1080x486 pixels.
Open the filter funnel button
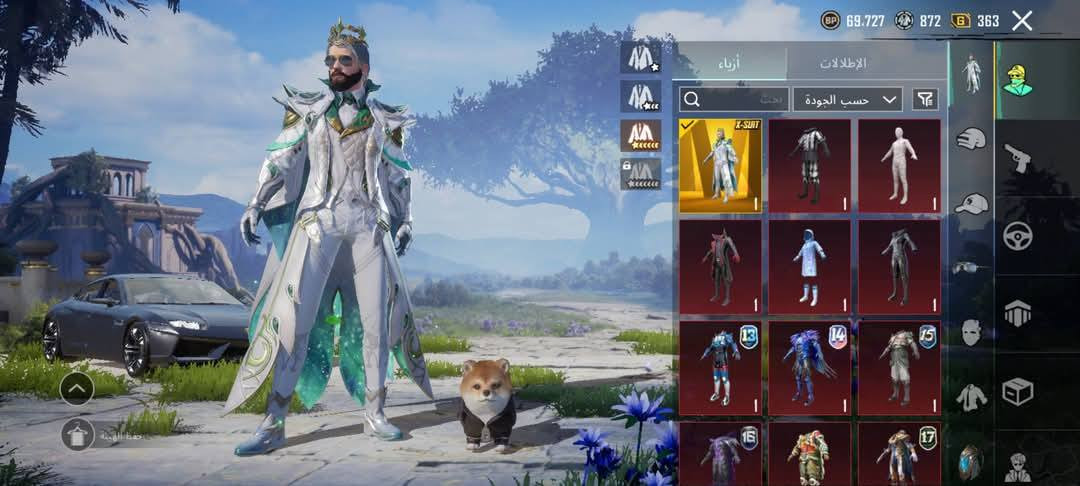click(926, 99)
